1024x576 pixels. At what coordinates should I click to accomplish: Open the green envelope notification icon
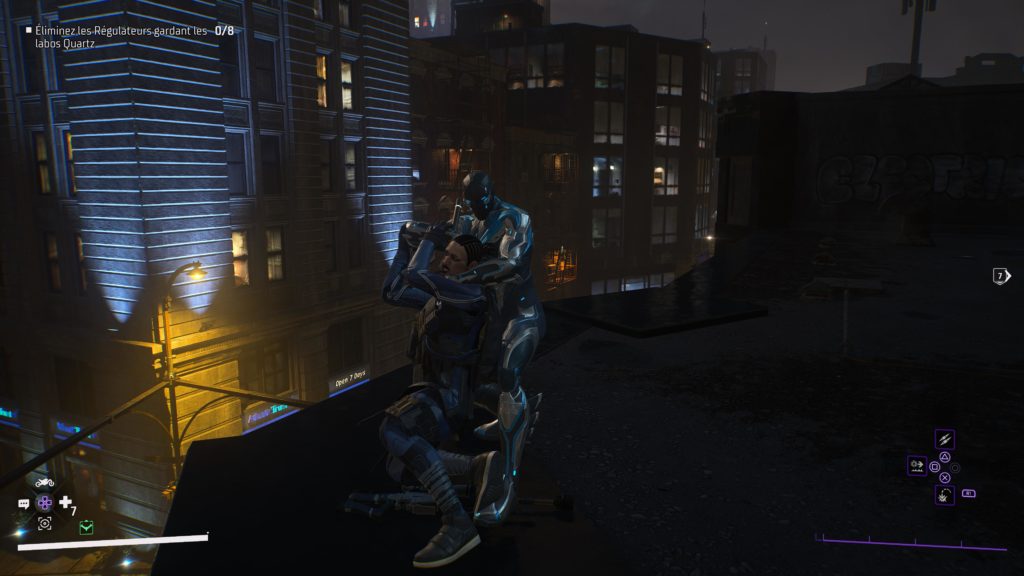(x=86, y=526)
